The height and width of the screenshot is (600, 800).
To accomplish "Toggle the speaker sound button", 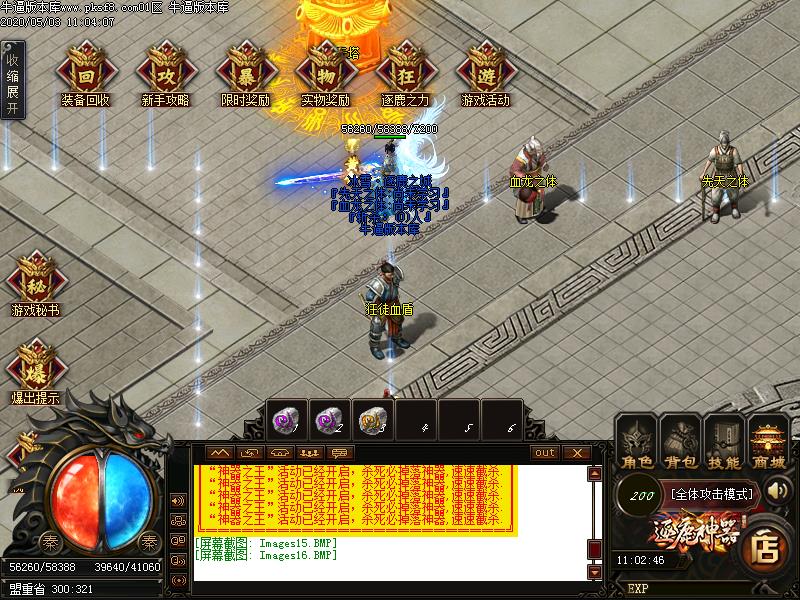I will (179, 500).
